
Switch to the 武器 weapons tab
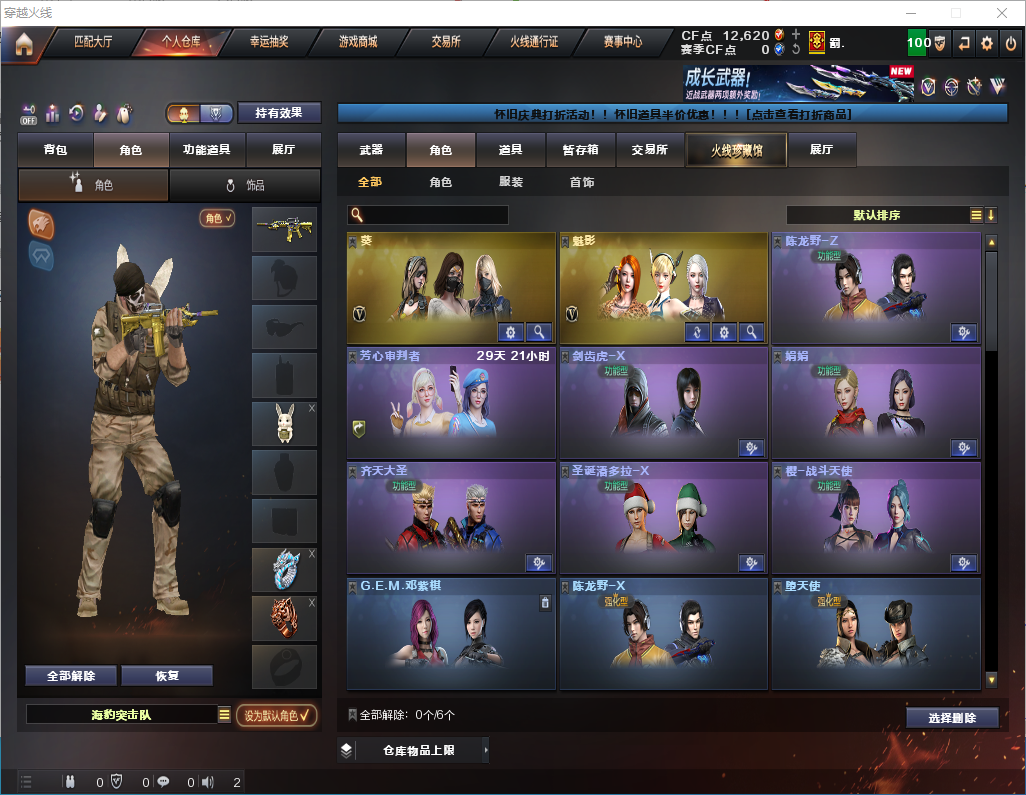coord(371,150)
